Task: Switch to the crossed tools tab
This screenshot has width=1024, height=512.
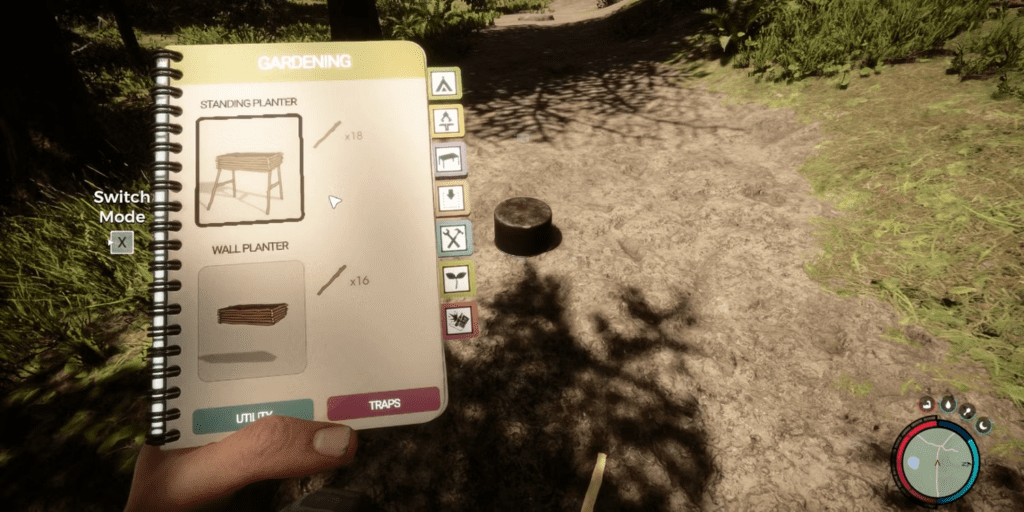Action: click(x=454, y=238)
